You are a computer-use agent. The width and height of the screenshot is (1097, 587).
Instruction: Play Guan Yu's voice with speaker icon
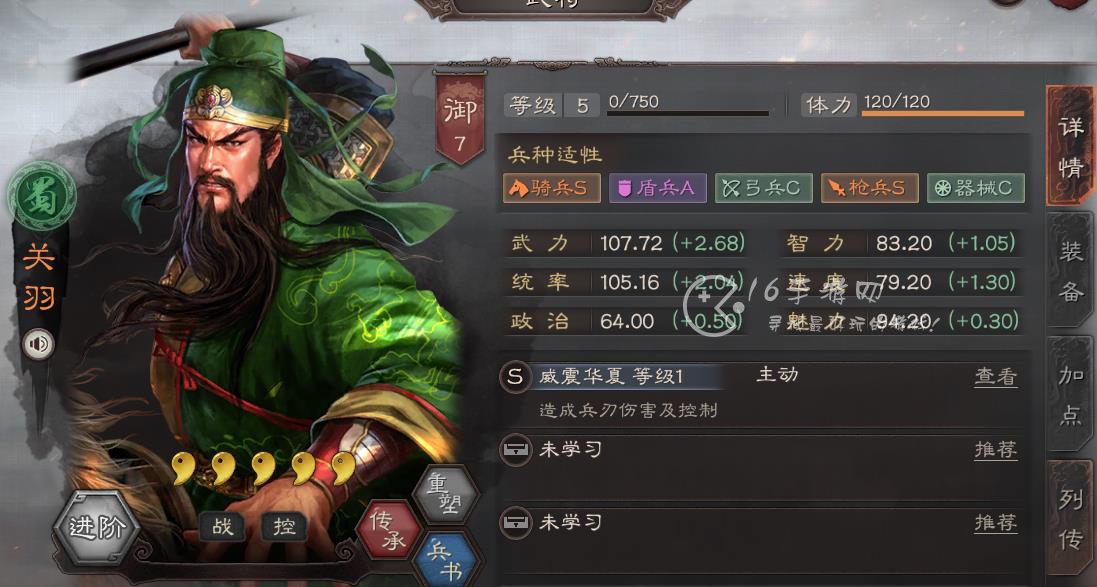(x=39, y=345)
